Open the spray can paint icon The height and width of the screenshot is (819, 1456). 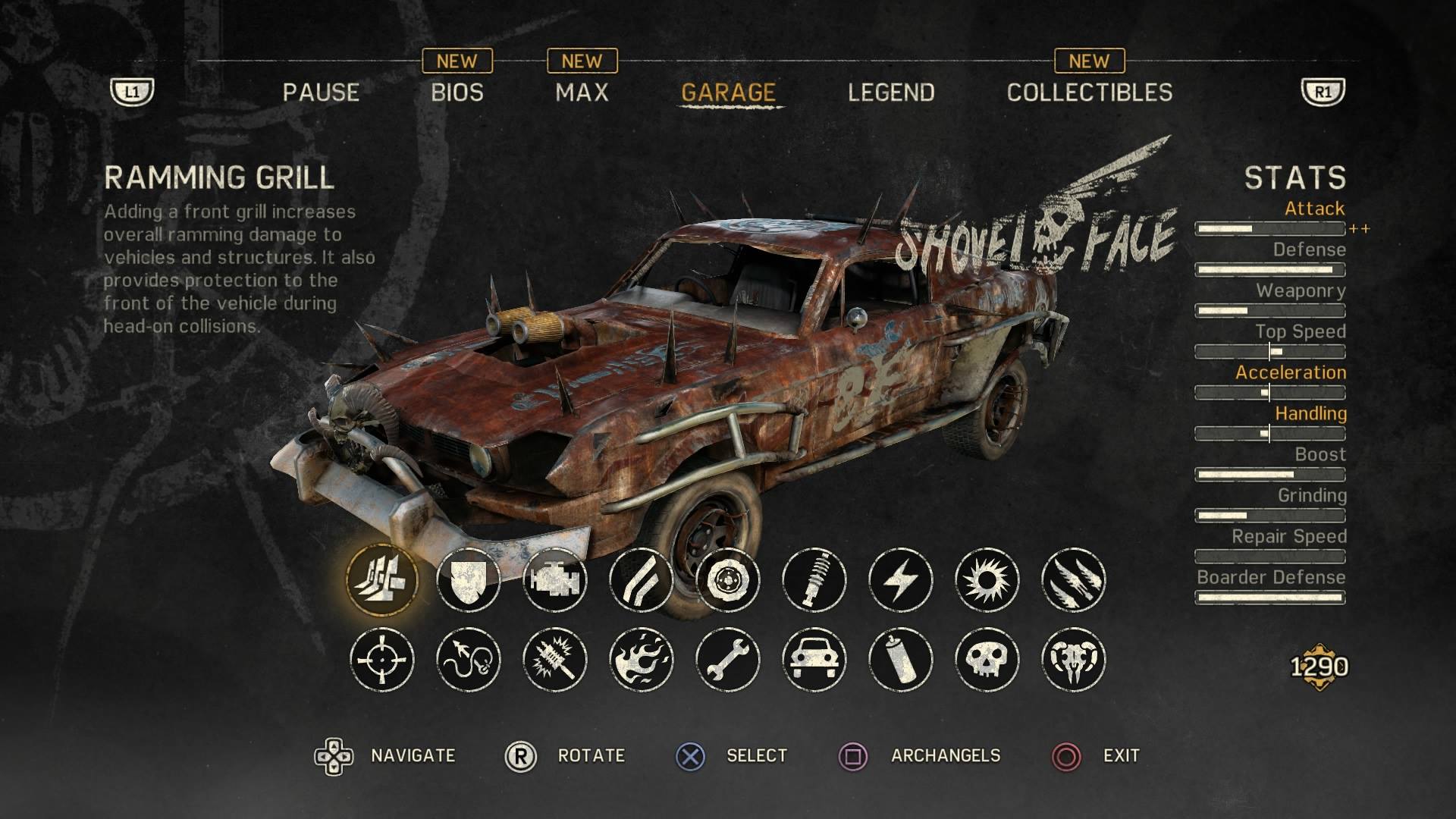tap(901, 659)
